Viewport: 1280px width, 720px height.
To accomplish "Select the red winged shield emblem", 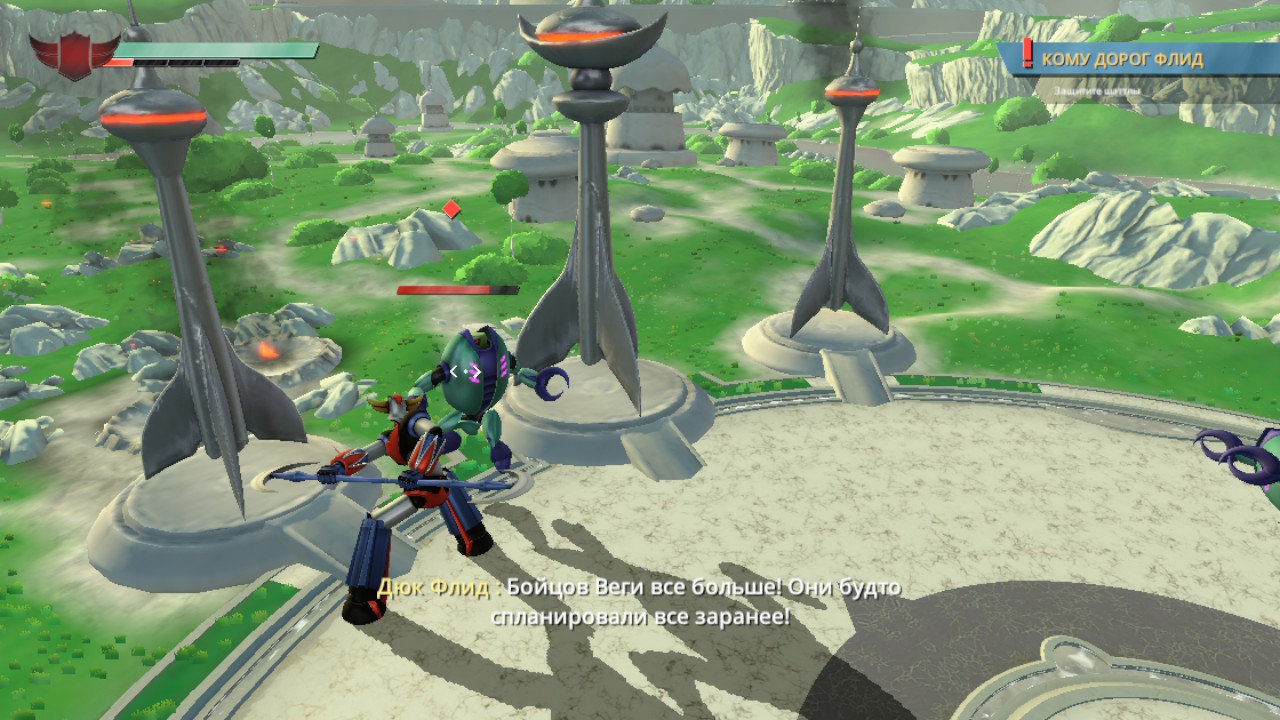I will 72,55.
